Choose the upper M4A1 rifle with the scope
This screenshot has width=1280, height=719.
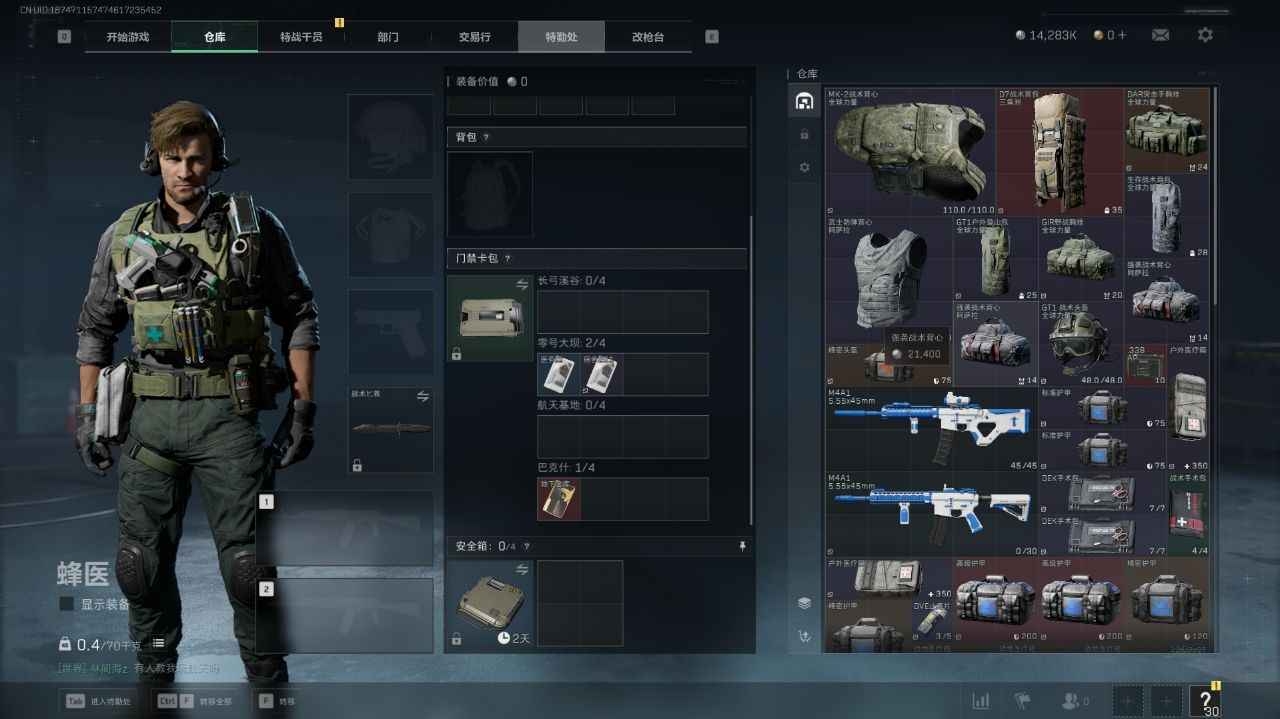pyautogui.click(x=930, y=428)
